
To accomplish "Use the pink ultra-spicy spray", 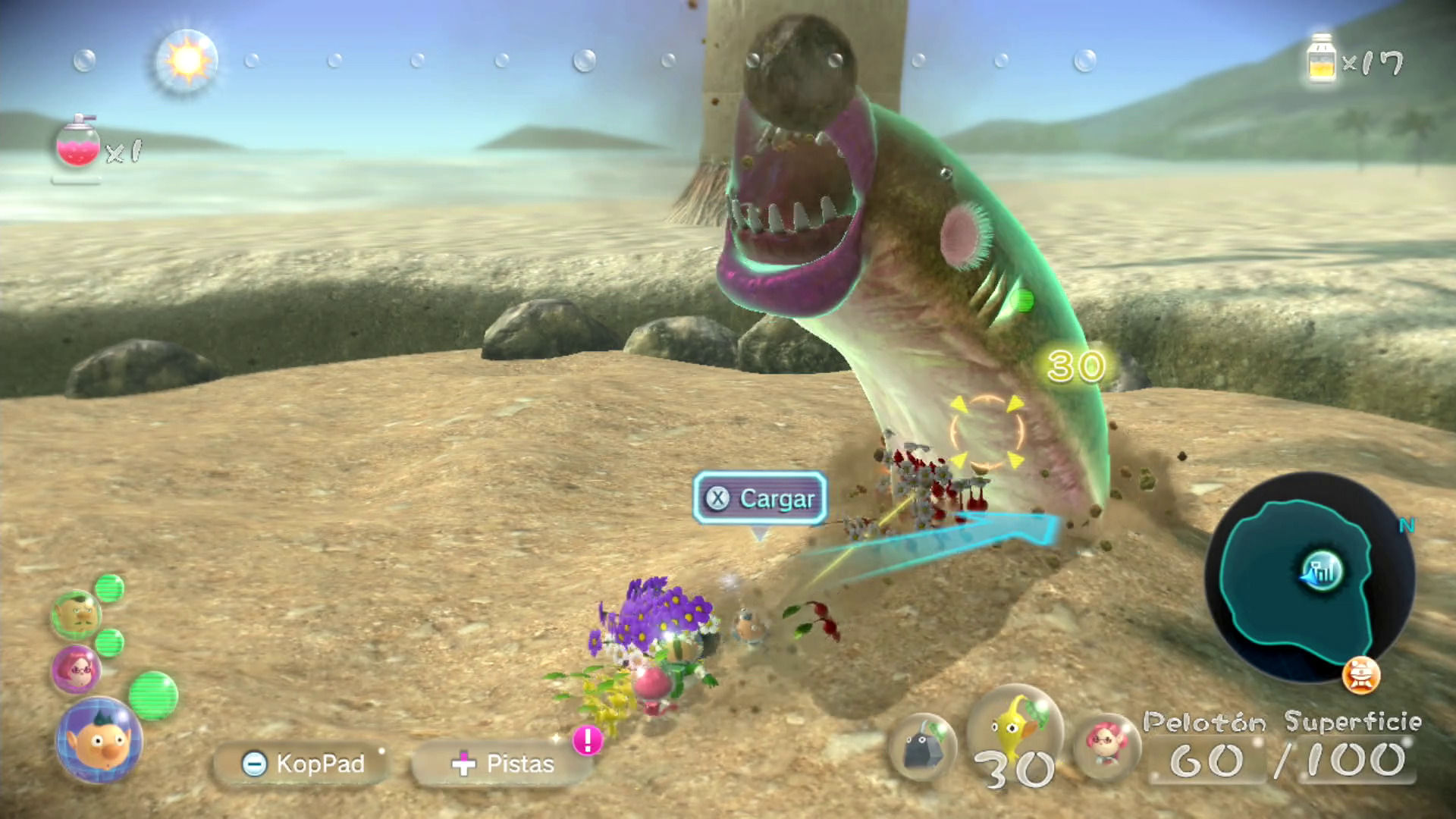I will click(78, 144).
